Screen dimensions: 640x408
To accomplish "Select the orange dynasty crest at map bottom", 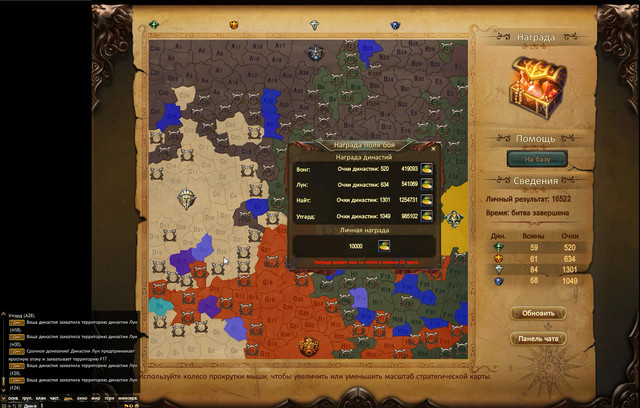I will click(309, 346).
